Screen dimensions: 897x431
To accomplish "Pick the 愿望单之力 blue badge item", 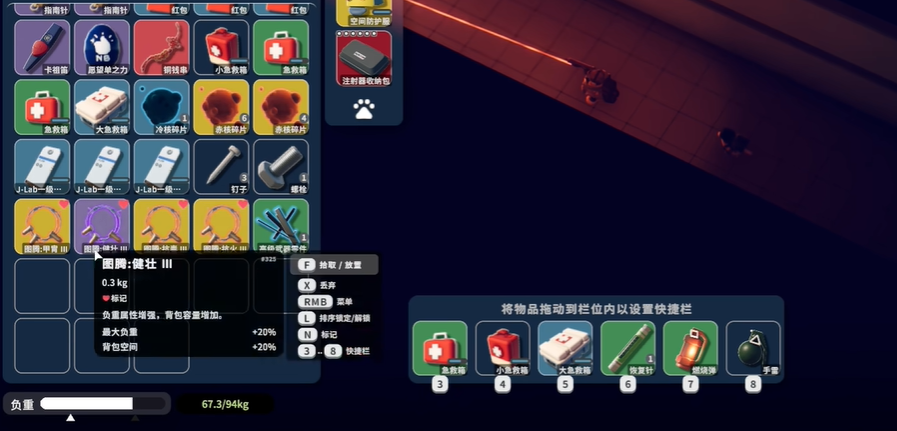I will (x=102, y=46).
